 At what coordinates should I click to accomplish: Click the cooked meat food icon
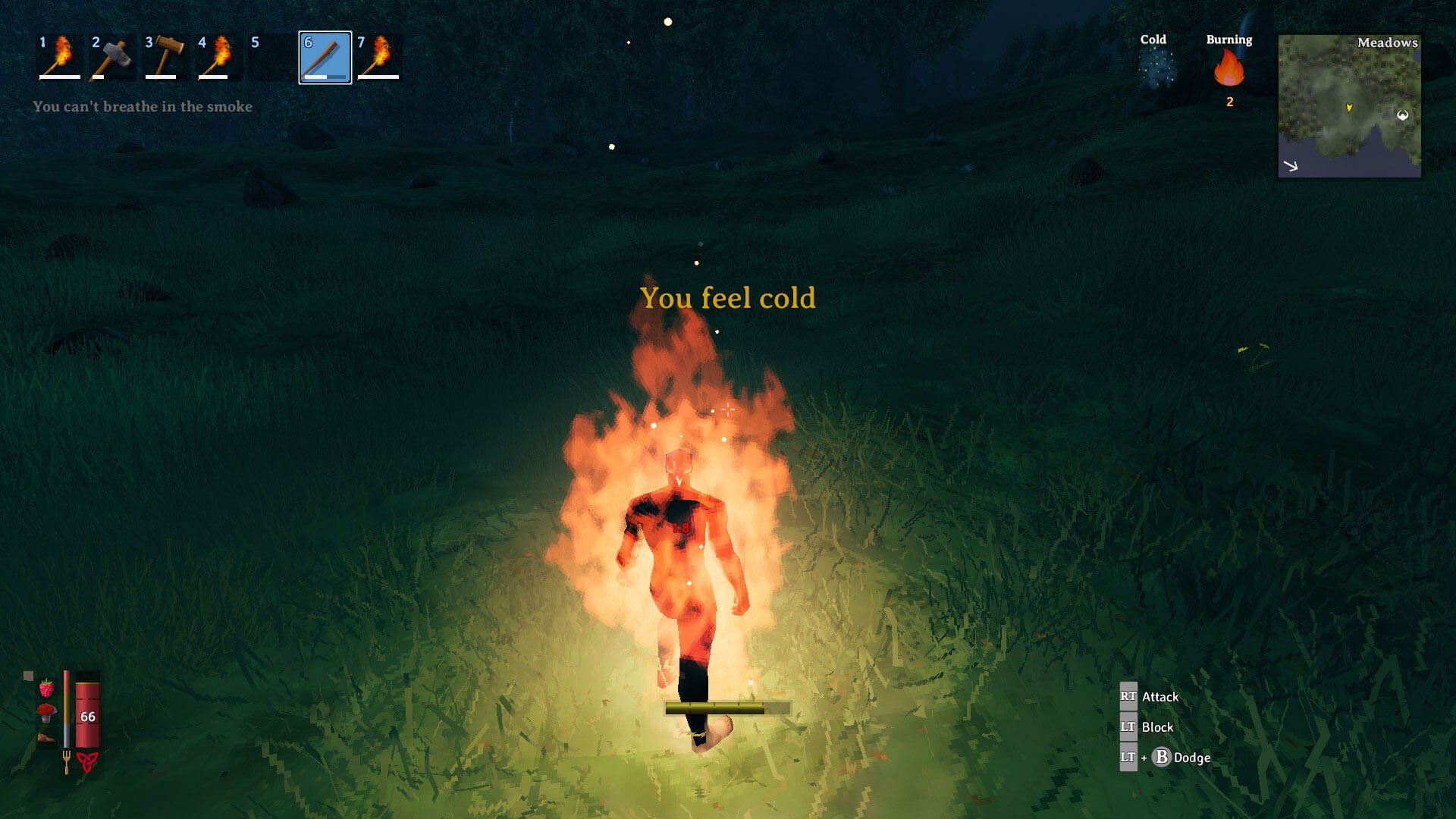[46, 736]
